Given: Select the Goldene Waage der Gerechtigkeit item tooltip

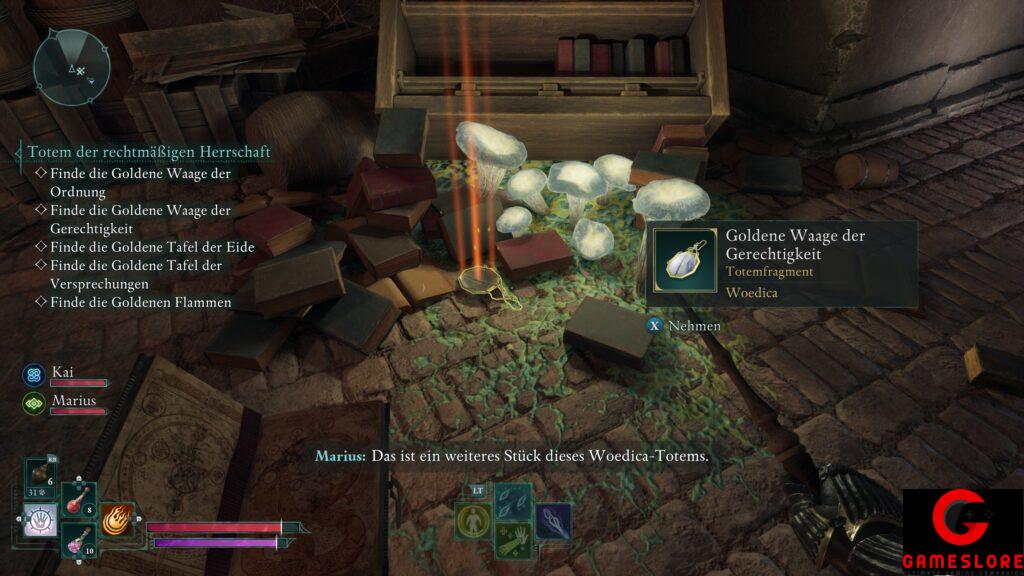Looking at the screenshot, I should click(781, 263).
